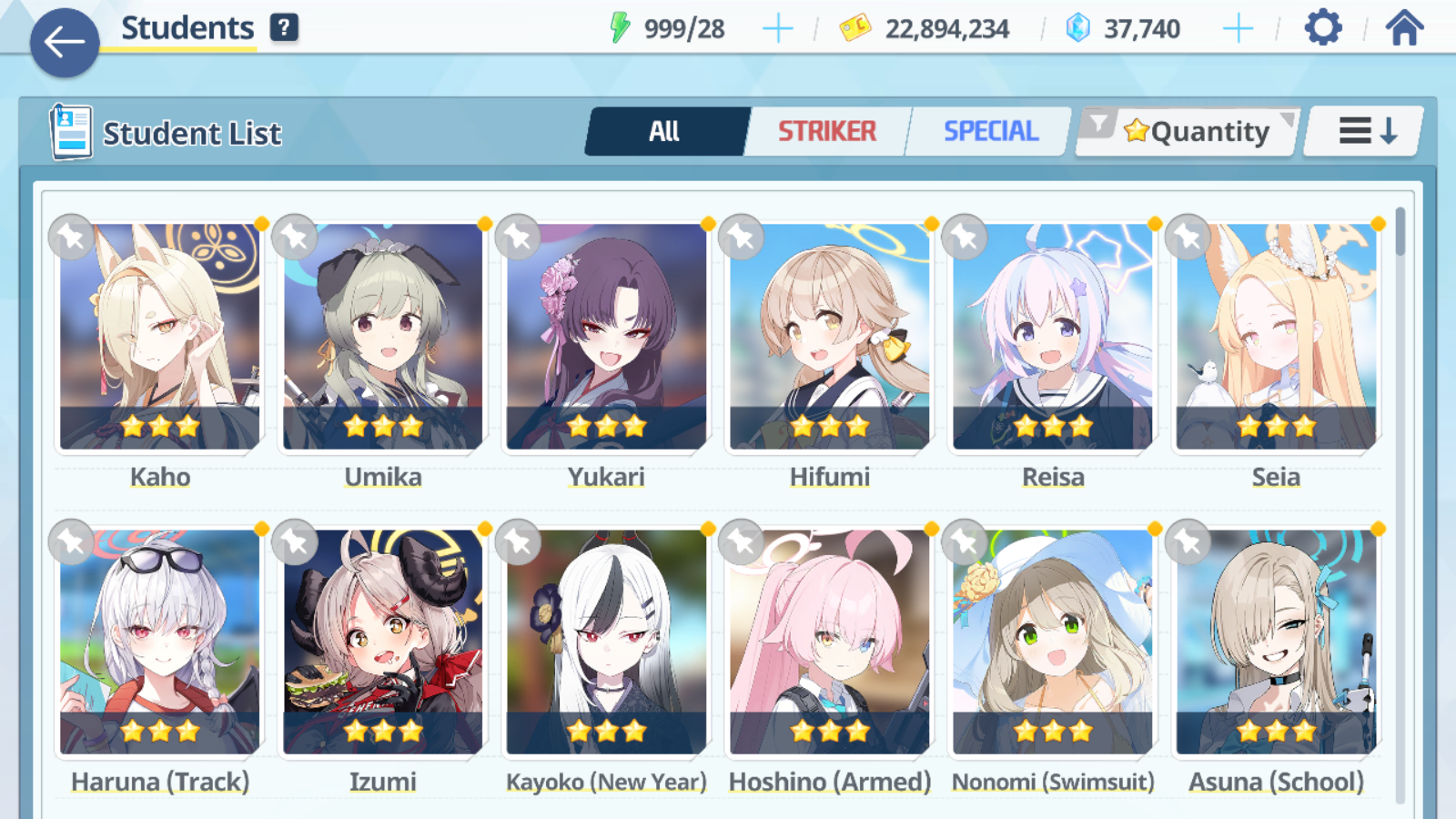Select the Izumi student card
Image resolution: width=1456 pixels, height=819 pixels.
pos(383,642)
